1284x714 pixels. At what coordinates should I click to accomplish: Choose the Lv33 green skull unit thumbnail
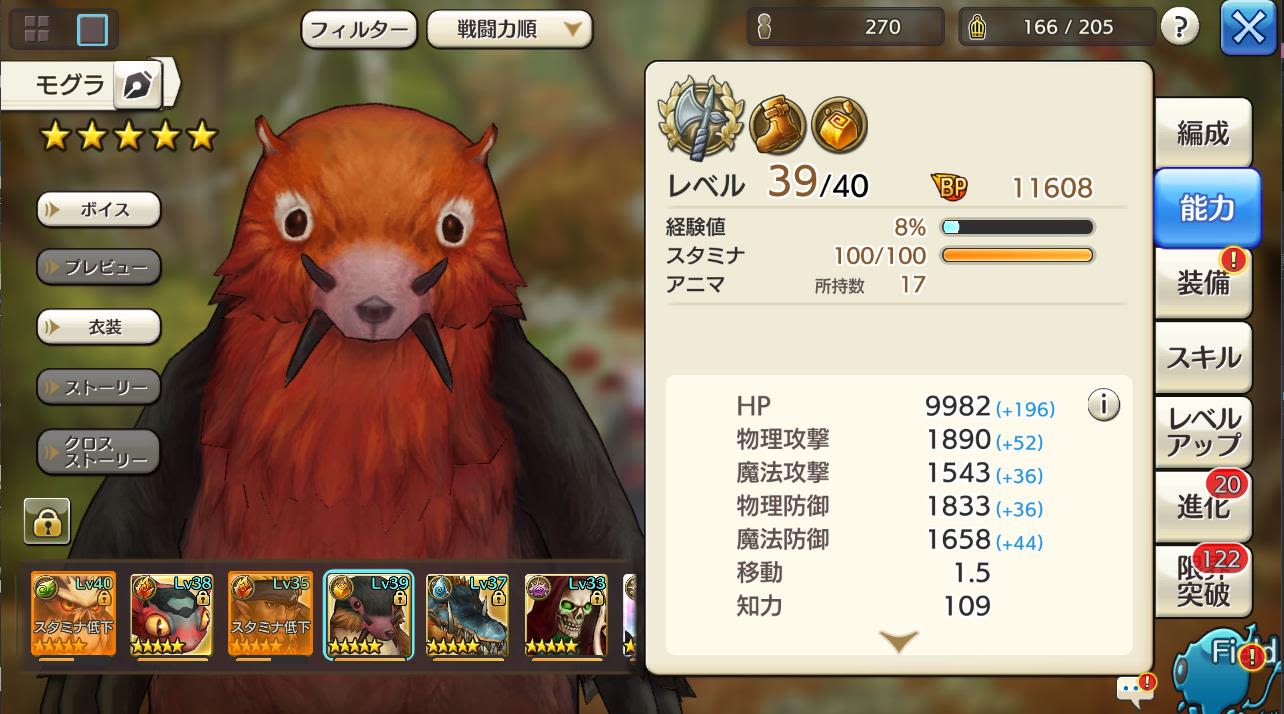566,614
